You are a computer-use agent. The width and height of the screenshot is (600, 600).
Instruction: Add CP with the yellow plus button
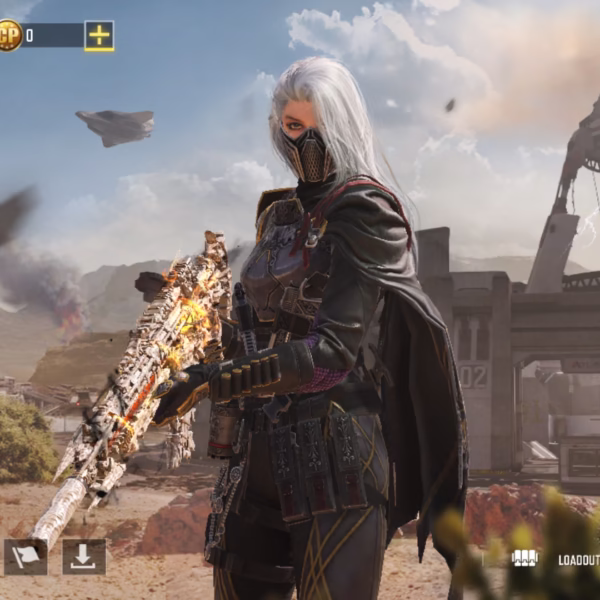99,36
